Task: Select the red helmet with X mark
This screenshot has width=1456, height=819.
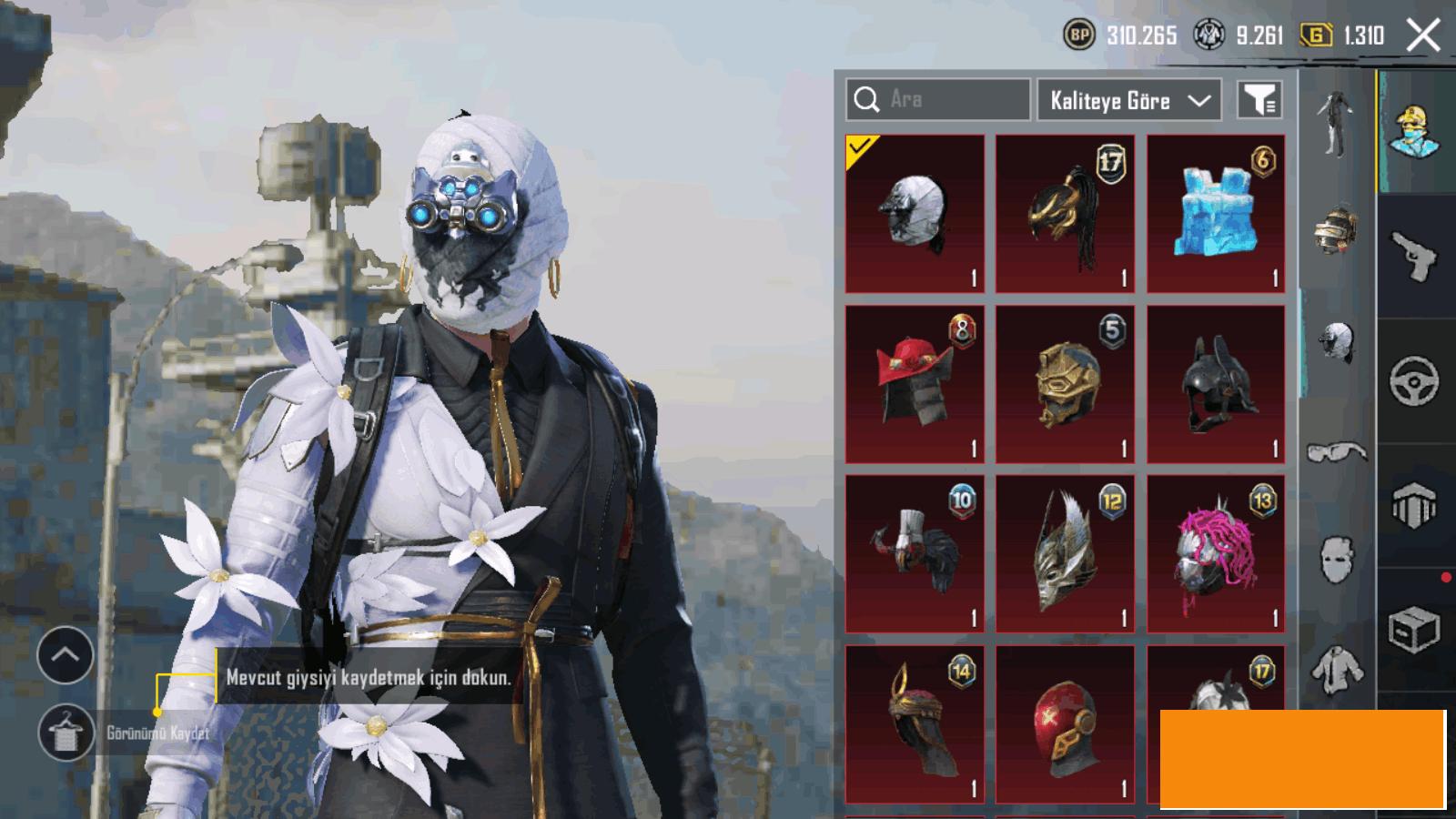Action: (x=1065, y=724)
